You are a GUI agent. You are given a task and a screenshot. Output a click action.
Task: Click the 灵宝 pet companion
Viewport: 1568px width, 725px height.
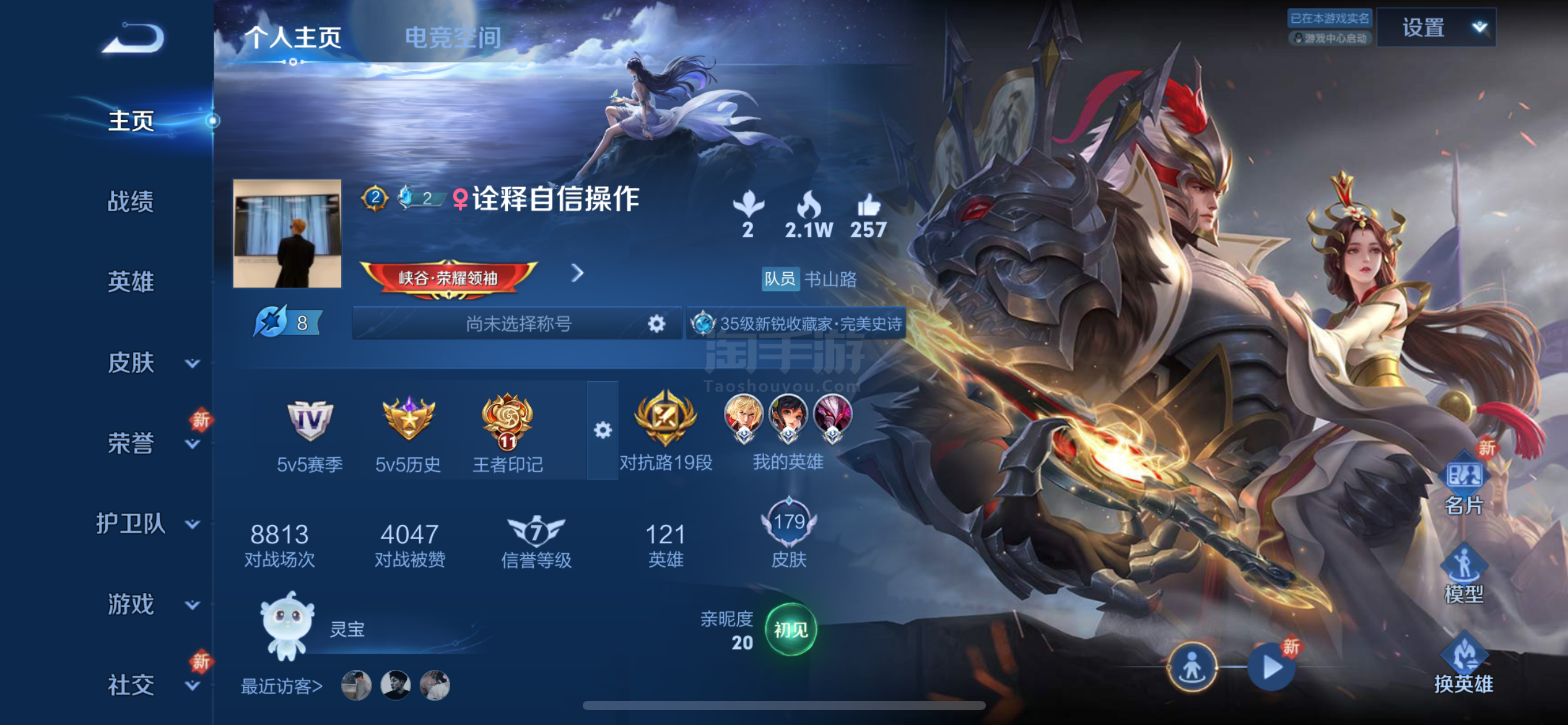click(286, 628)
